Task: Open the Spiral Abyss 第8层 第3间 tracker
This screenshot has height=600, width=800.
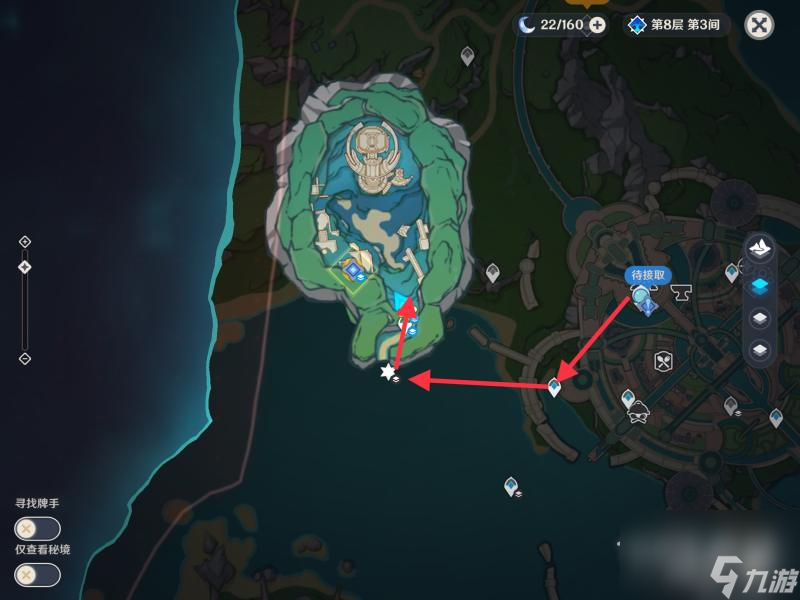Action: (x=676, y=25)
